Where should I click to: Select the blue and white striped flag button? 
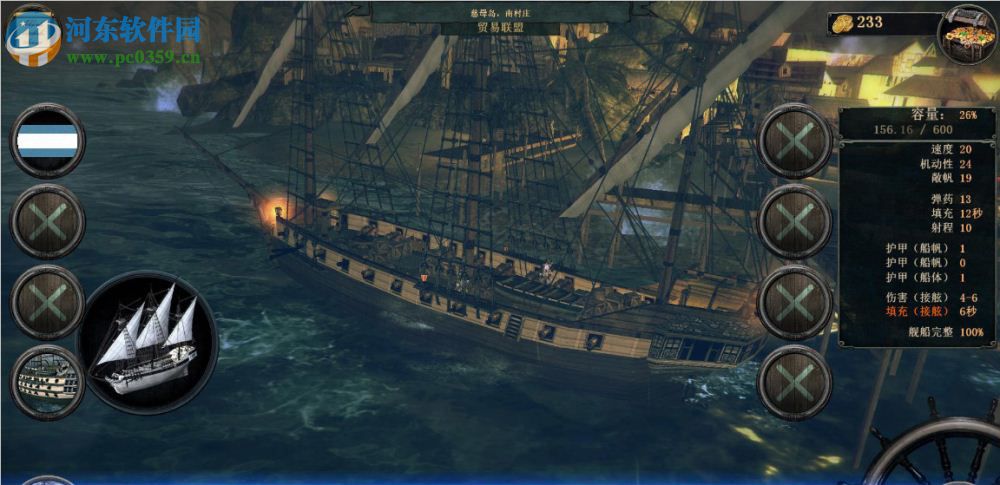(47, 141)
